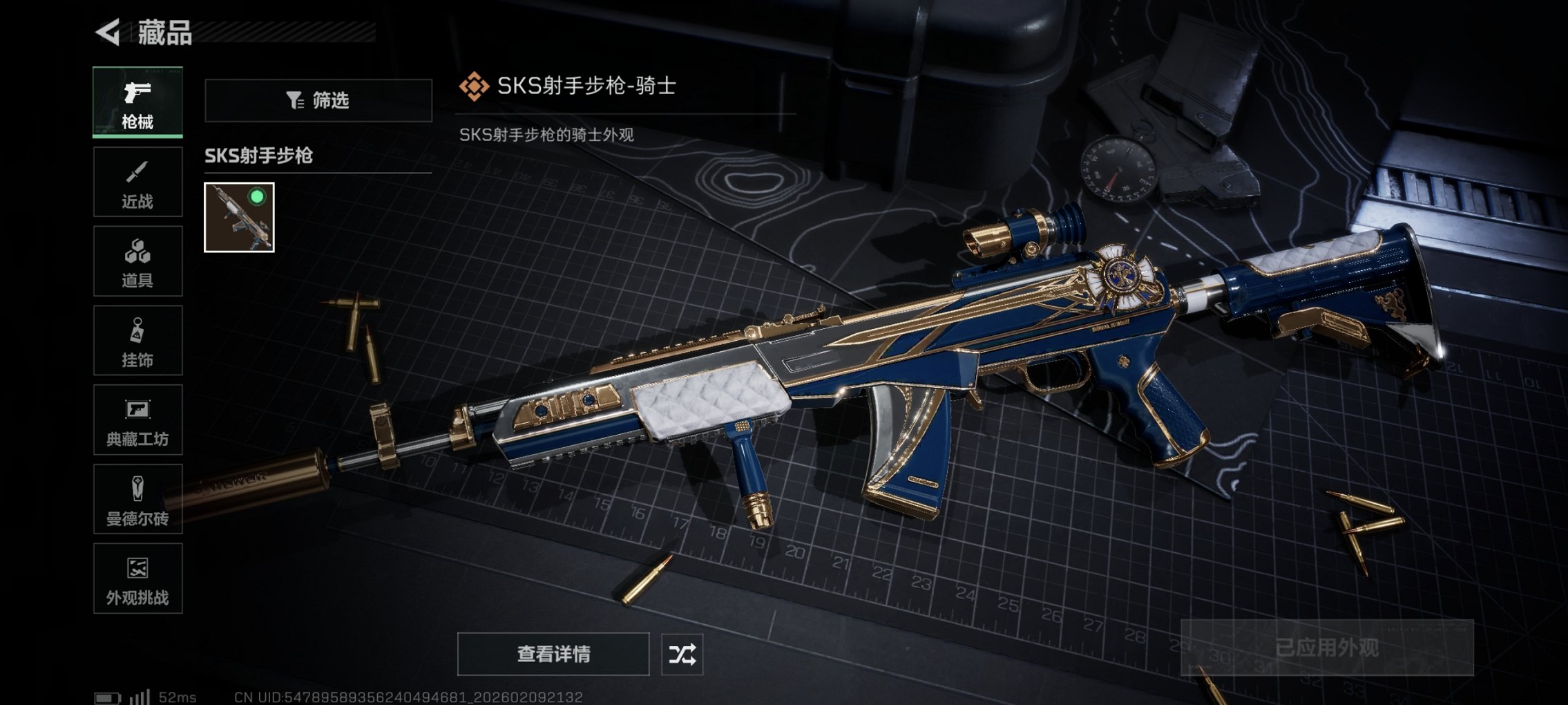
Task: Expand the 筛选 filter options
Action: click(318, 101)
